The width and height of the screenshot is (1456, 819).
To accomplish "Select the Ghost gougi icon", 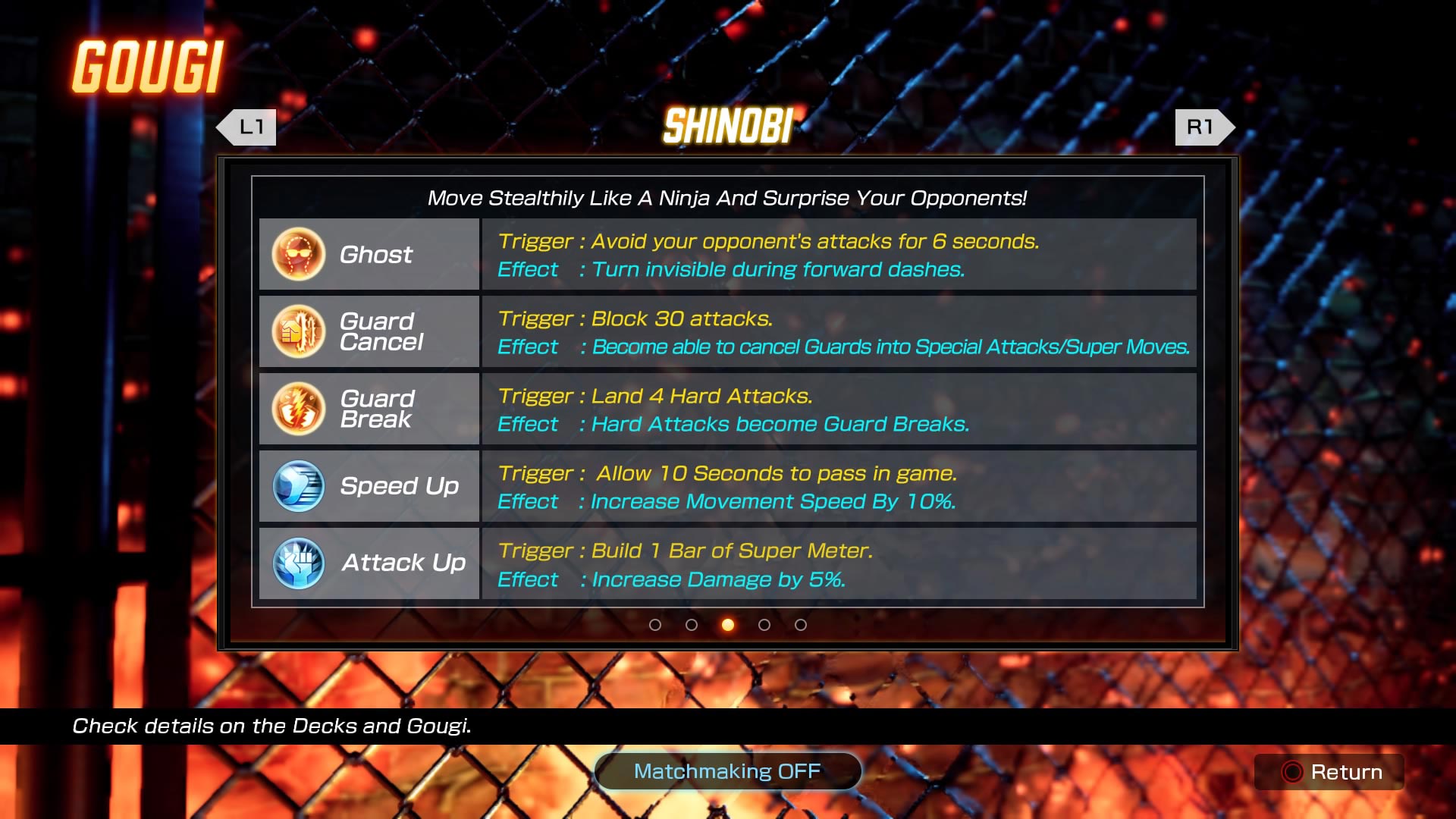I will coord(297,254).
